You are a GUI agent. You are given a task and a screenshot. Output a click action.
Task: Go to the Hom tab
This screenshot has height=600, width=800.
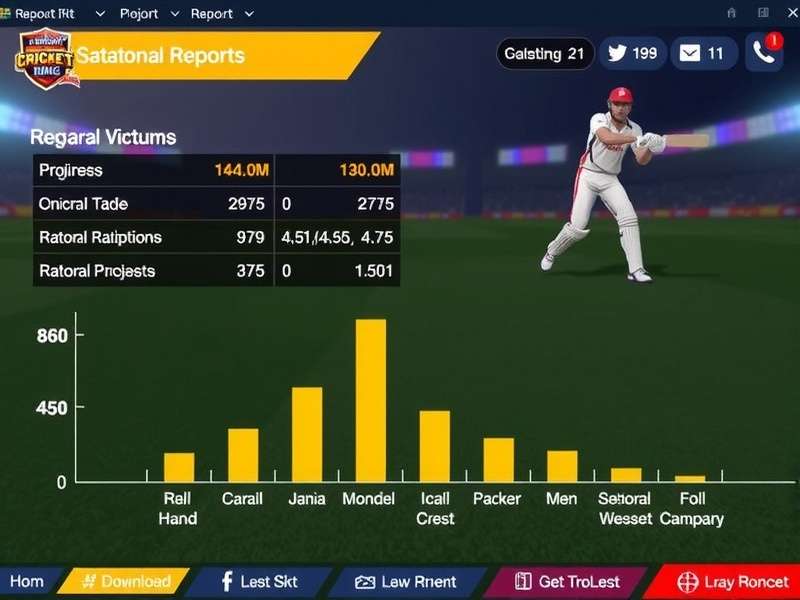tap(27, 581)
